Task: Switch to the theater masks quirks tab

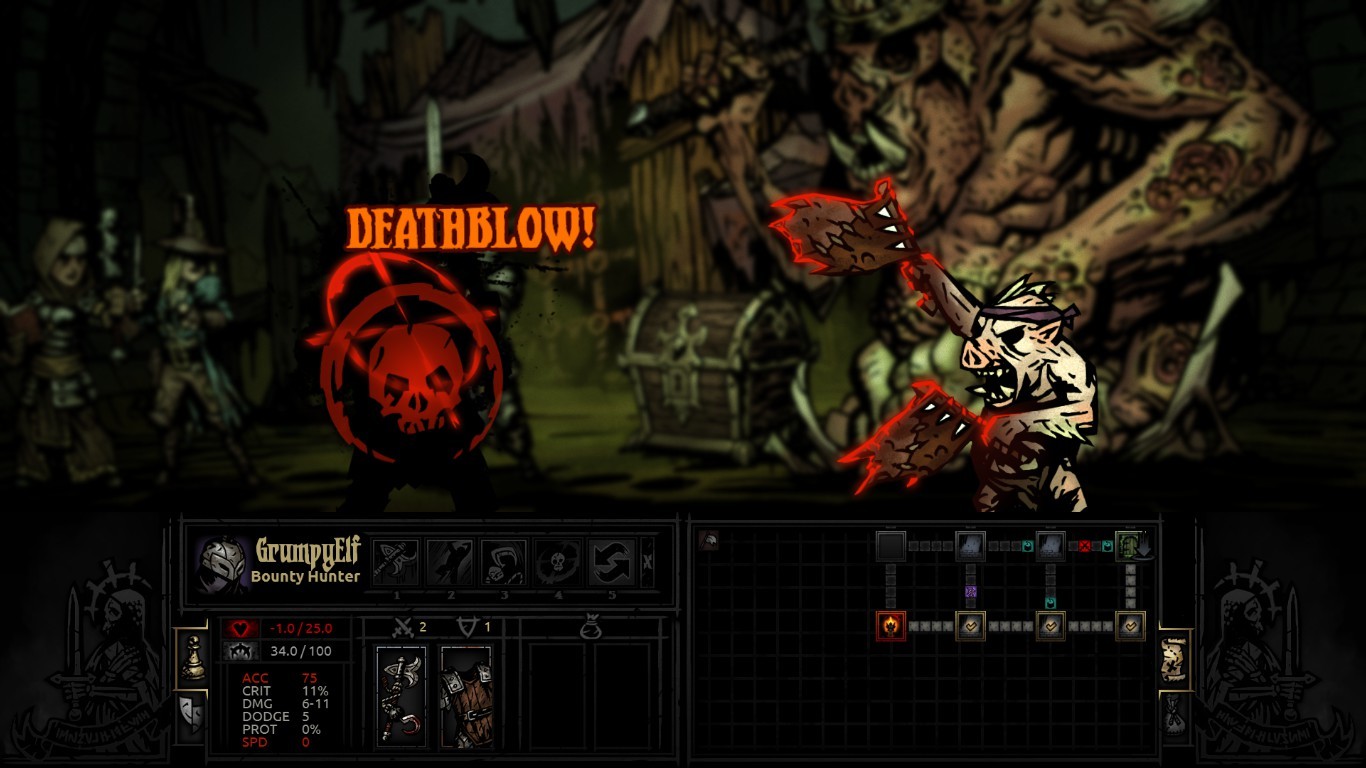Action: click(190, 712)
